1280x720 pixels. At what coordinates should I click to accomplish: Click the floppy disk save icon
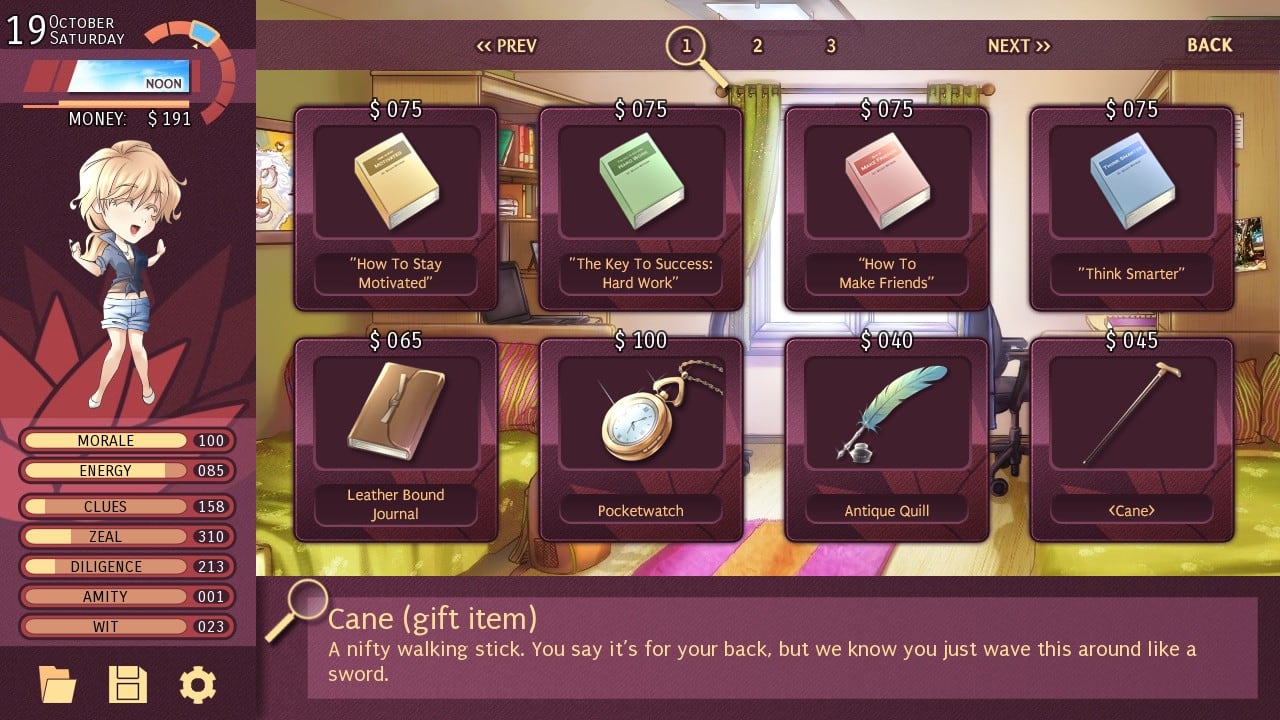coord(128,685)
